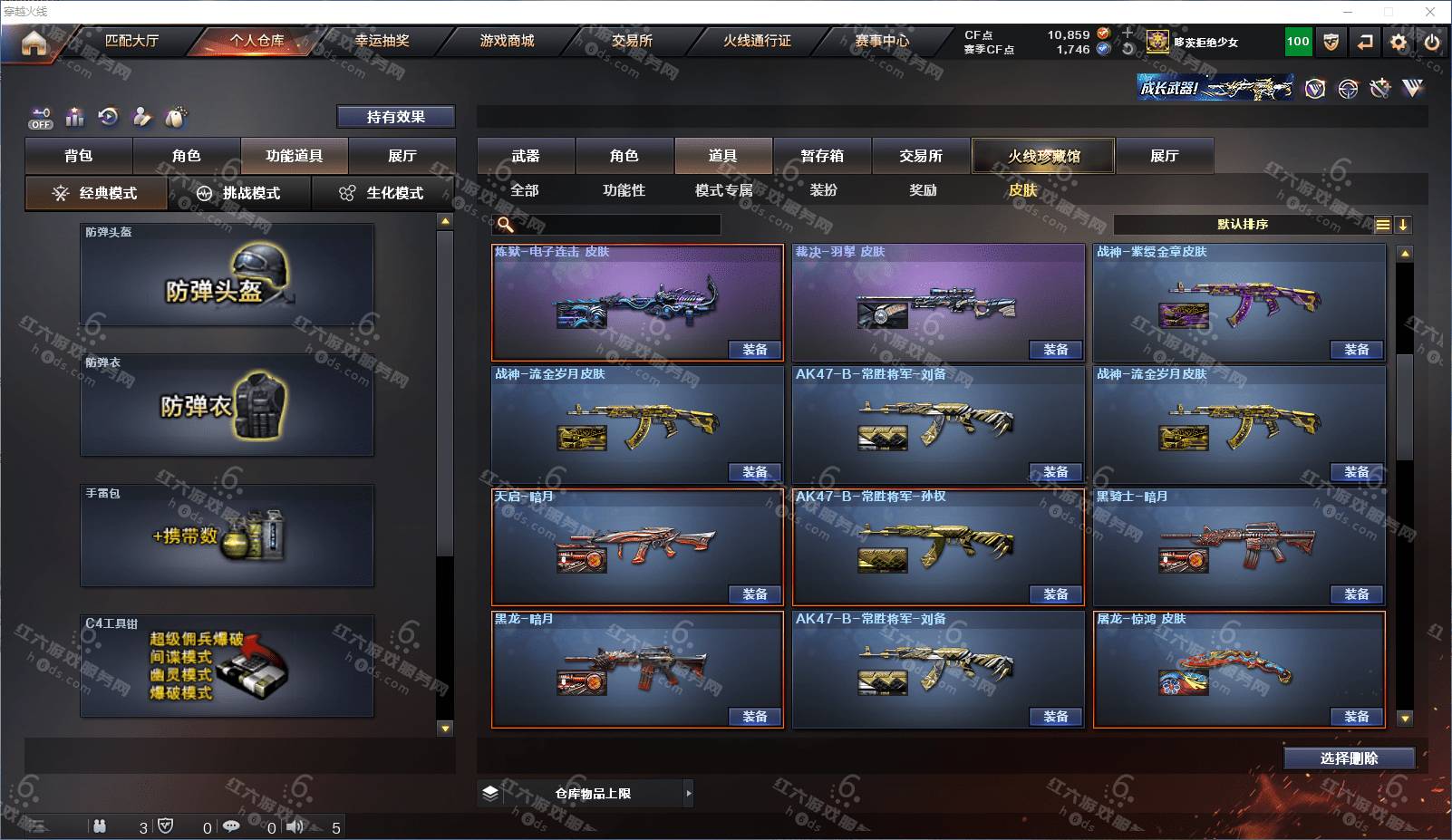The height and width of the screenshot is (840, 1452).
Task: Open the 默认排序 sort dropdown
Action: click(1243, 225)
